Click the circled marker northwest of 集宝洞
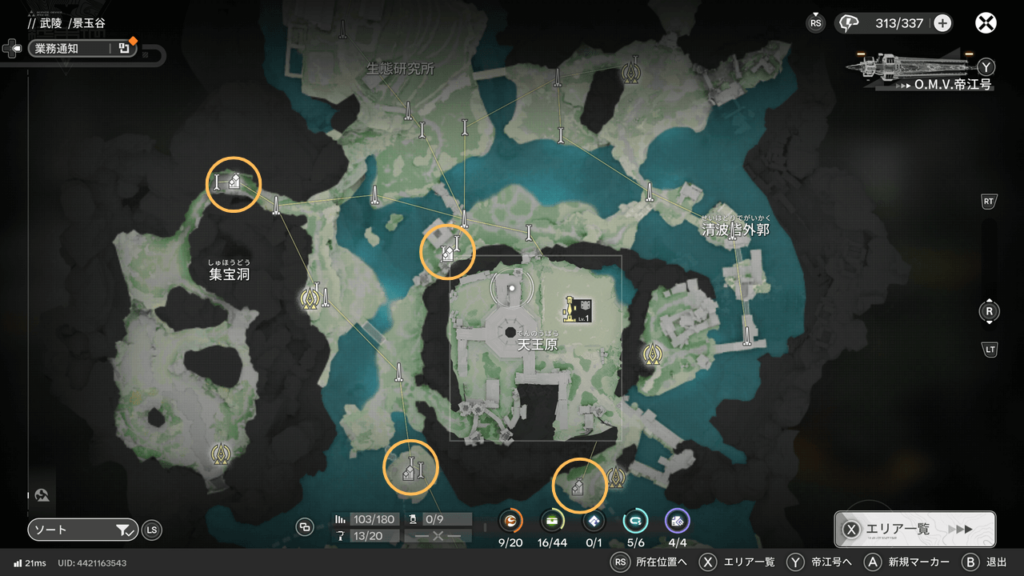The height and width of the screenshot is (576, 1024). coord(233,183)
